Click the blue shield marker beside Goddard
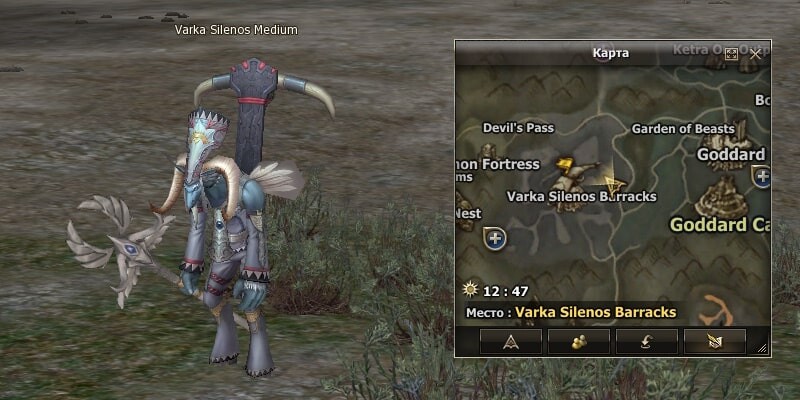Image resolution: width=800 pixels, height=400 pixels. coord(762,178)
